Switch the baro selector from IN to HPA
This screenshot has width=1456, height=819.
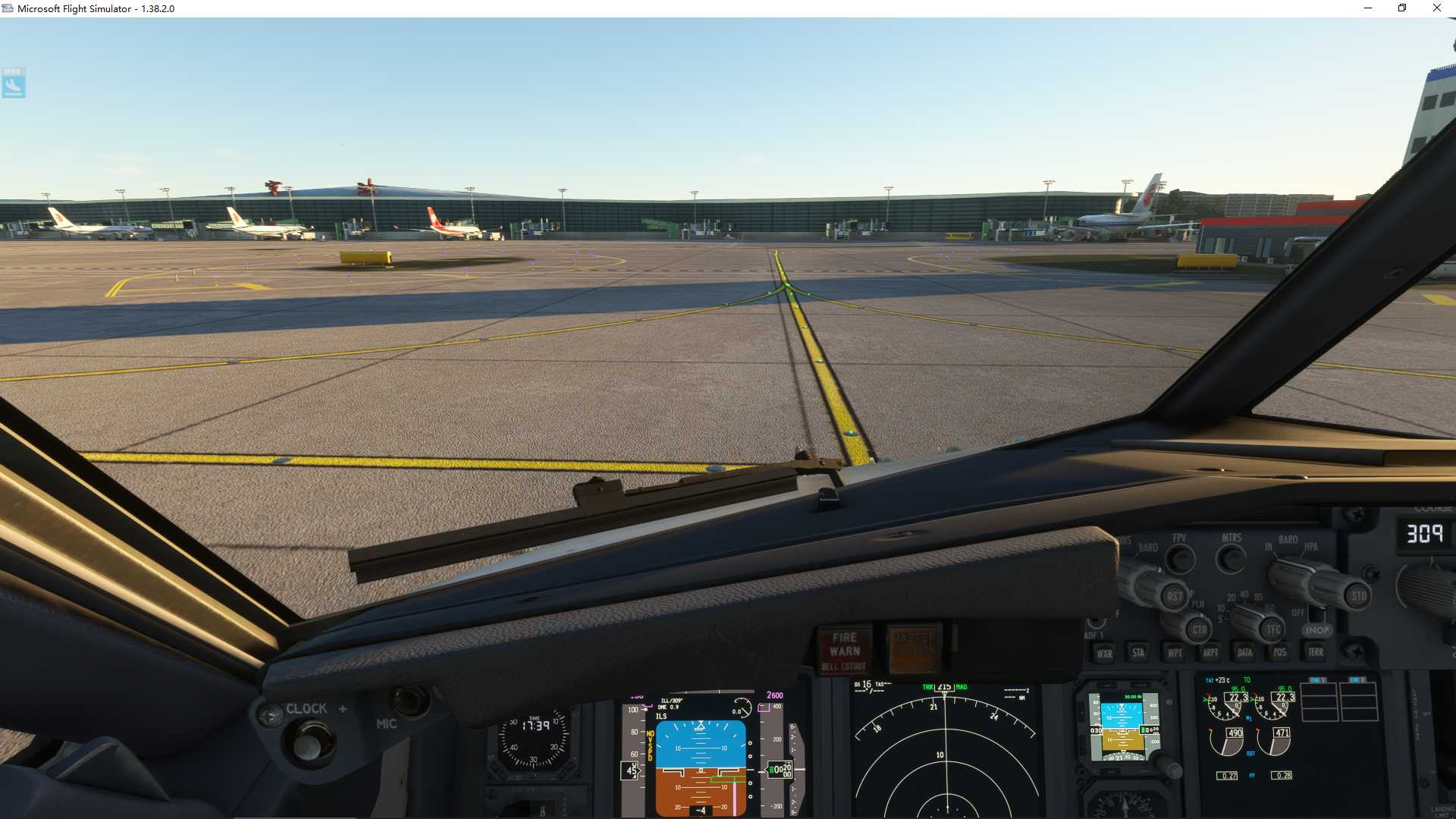click(x=1311, y=547)
